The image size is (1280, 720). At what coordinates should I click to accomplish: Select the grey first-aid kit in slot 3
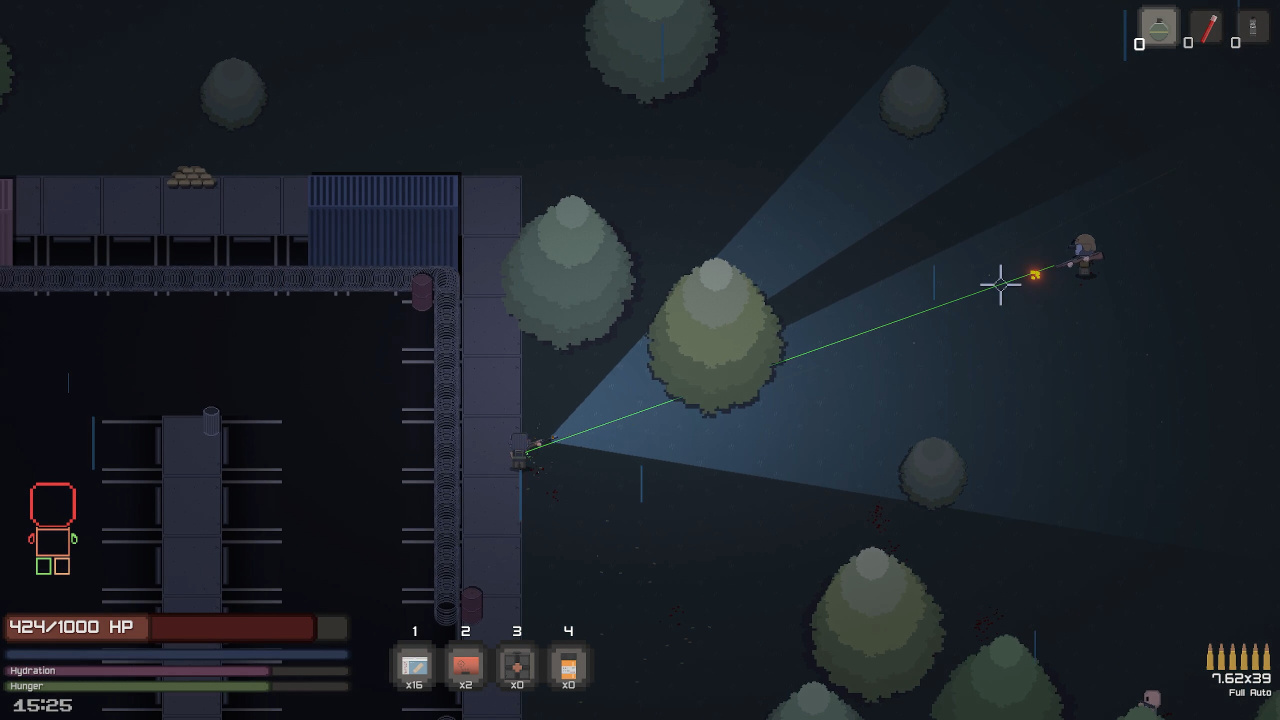point(517,665)
